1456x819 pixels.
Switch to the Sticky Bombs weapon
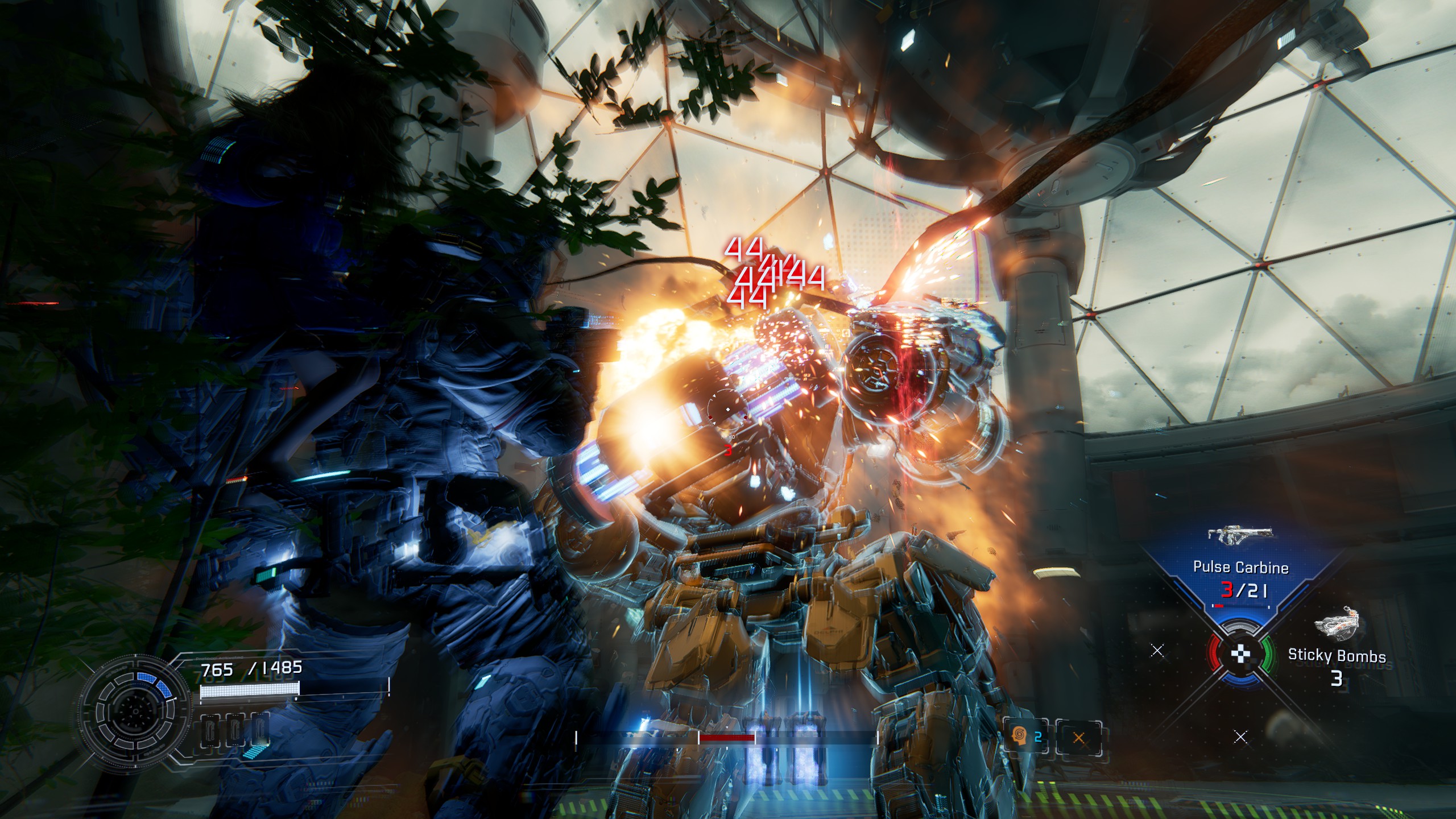tap(1337, 654)
